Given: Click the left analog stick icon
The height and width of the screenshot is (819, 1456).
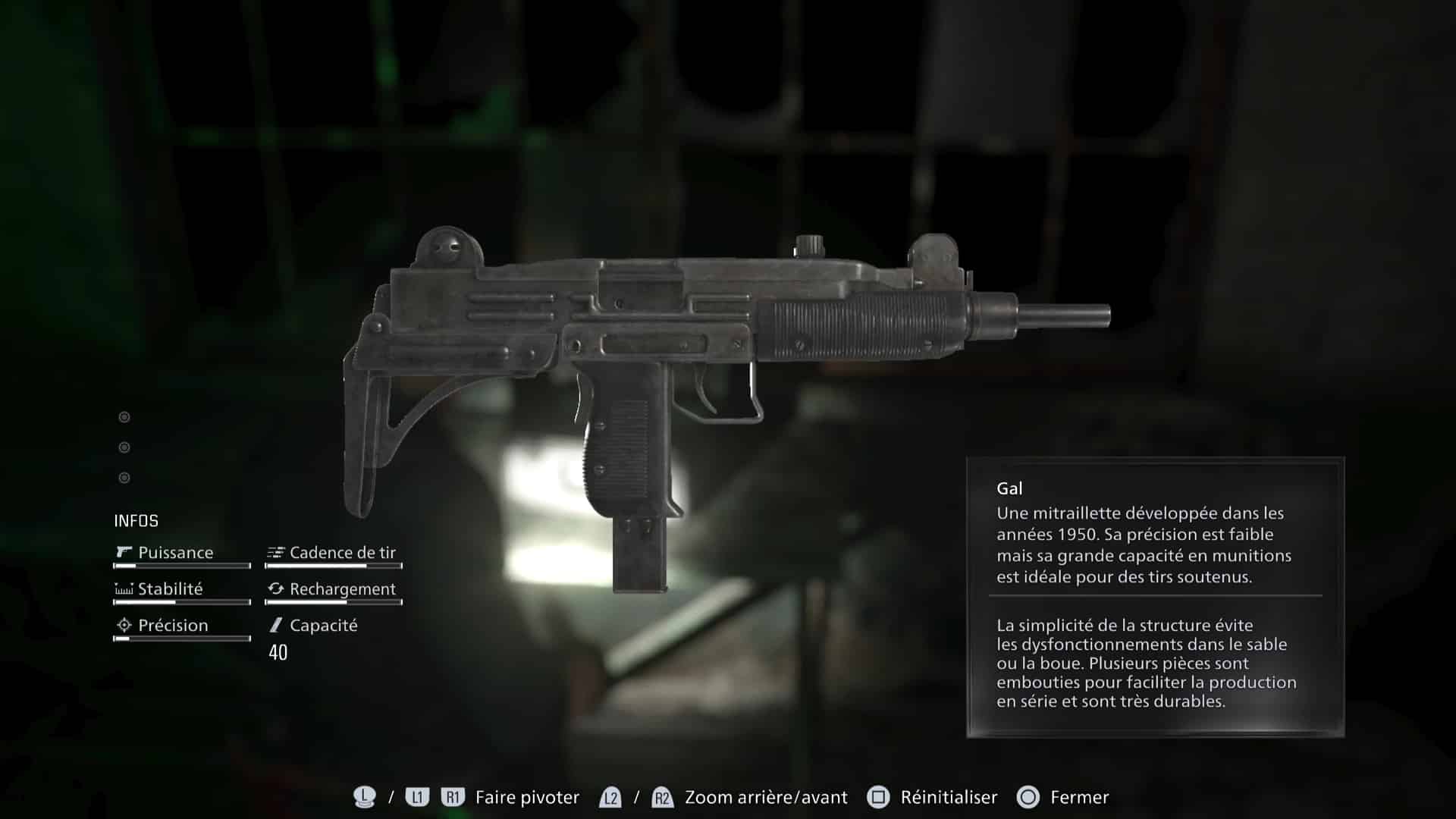Looking at the screenshot, I should [x=364, y=797].
